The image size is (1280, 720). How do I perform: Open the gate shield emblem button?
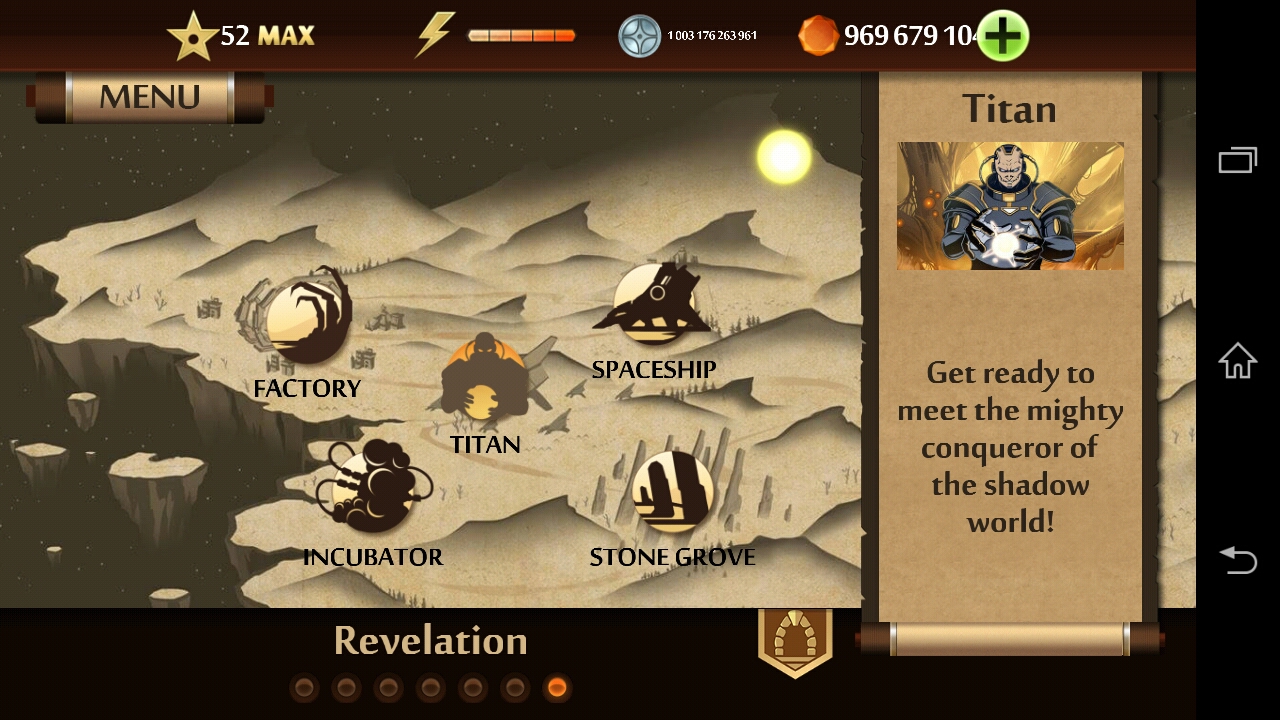(795, 641)
